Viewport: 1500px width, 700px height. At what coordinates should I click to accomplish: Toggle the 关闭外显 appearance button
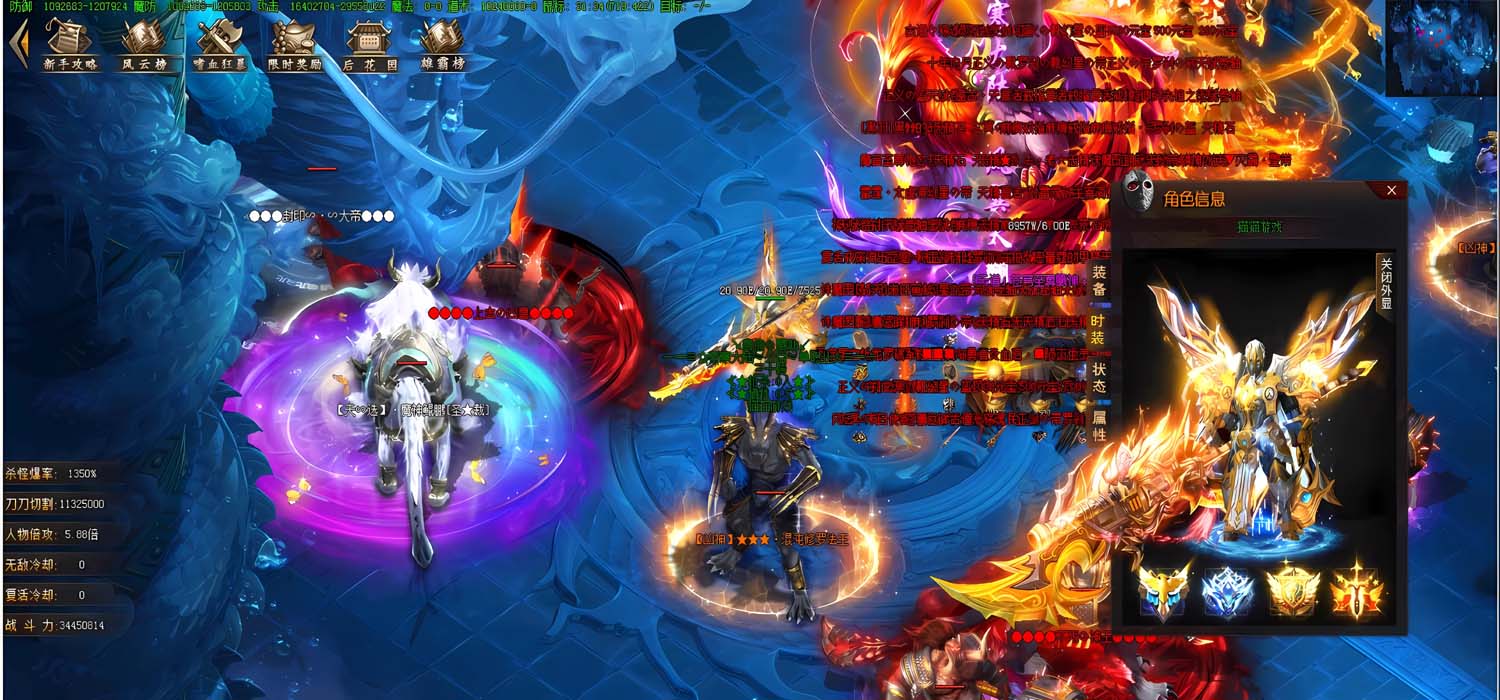click(1385, 283)
